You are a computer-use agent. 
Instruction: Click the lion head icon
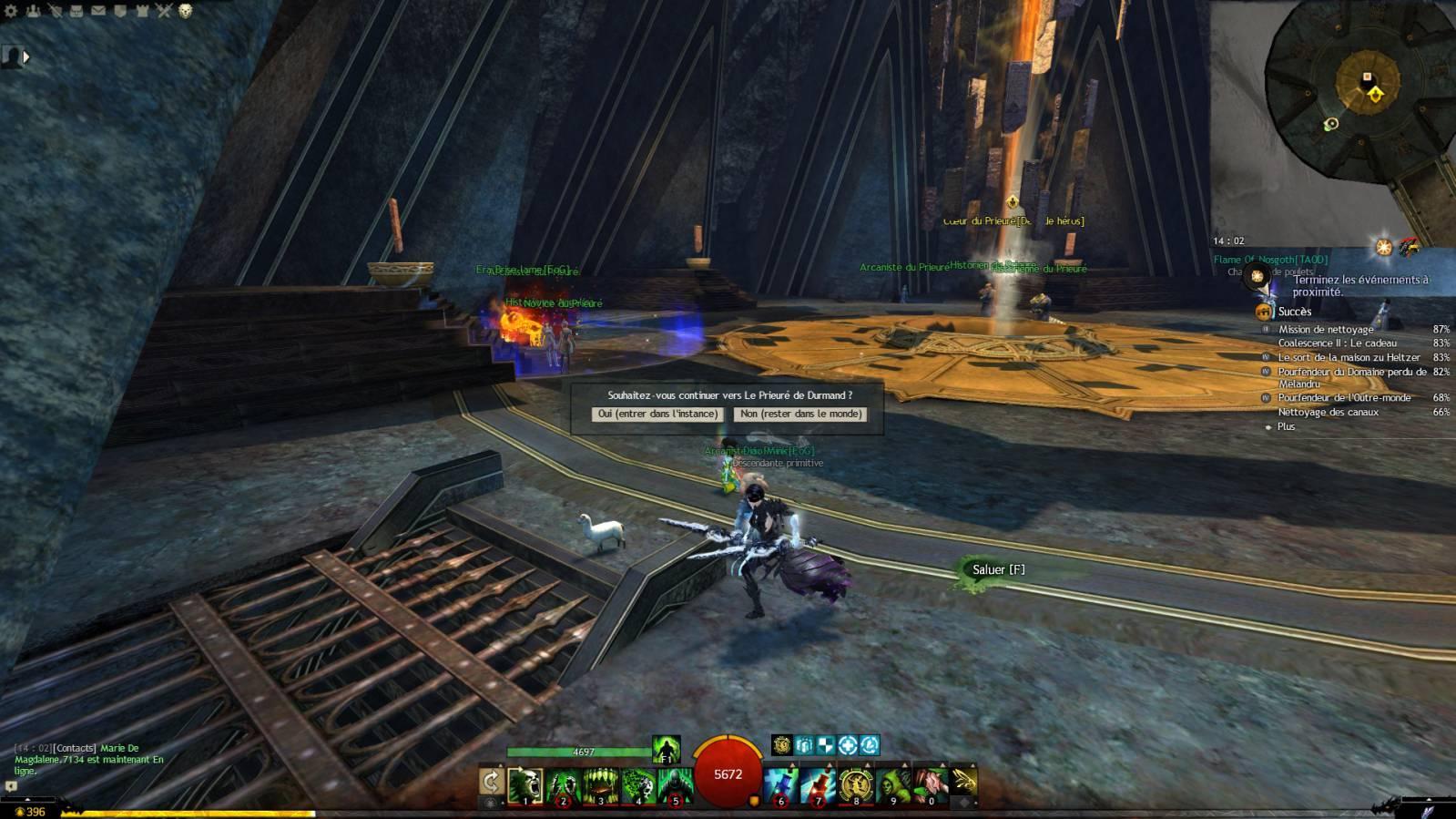186,11
